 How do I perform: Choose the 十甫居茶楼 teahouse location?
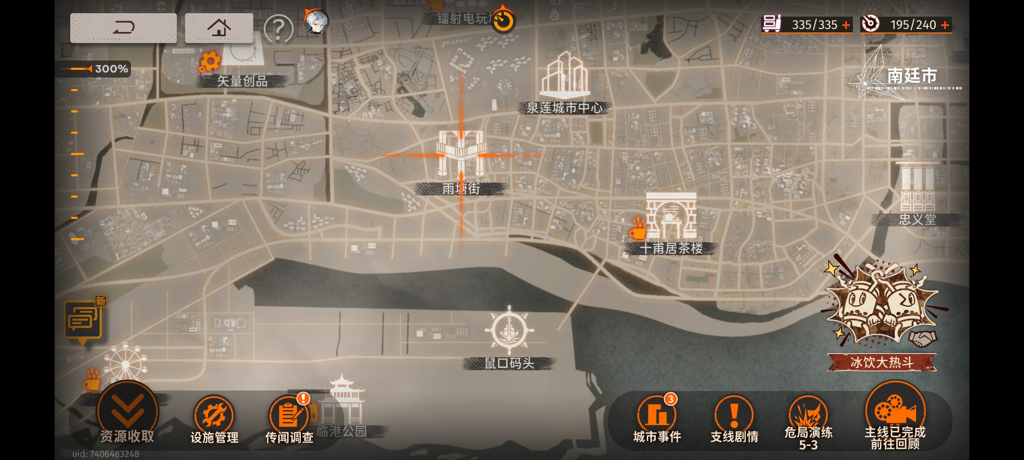click(670, 220)
